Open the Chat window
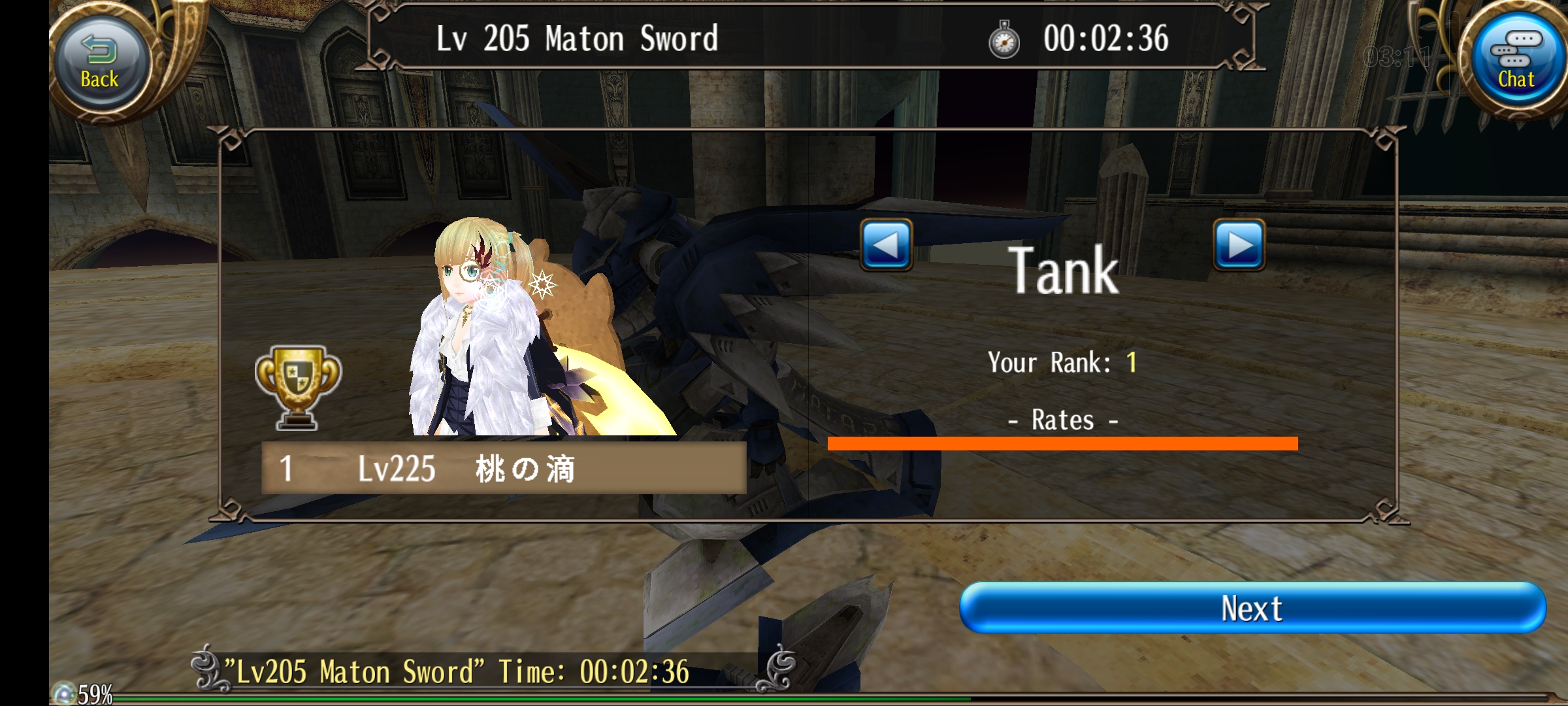 click(1515, 63)
